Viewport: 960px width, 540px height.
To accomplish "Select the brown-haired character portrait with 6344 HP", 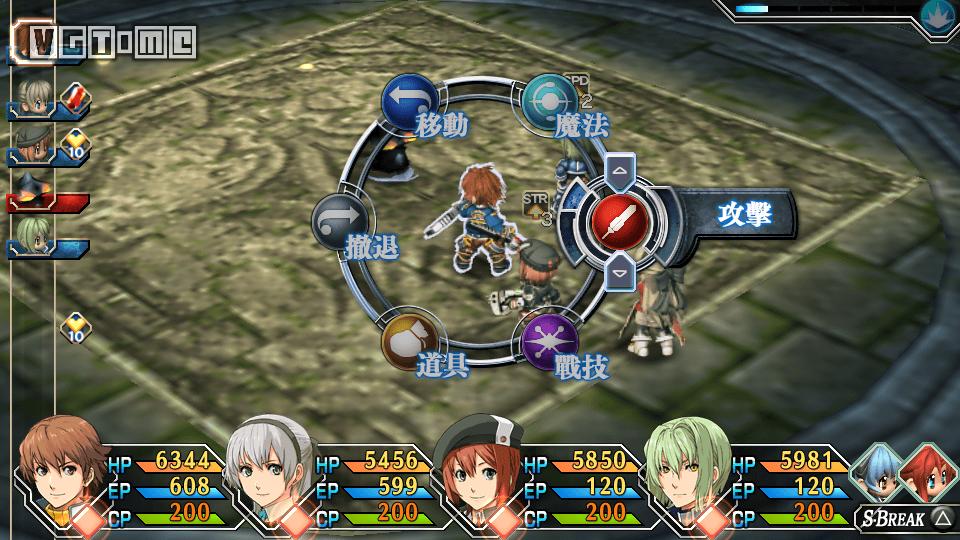I will 58,469.
